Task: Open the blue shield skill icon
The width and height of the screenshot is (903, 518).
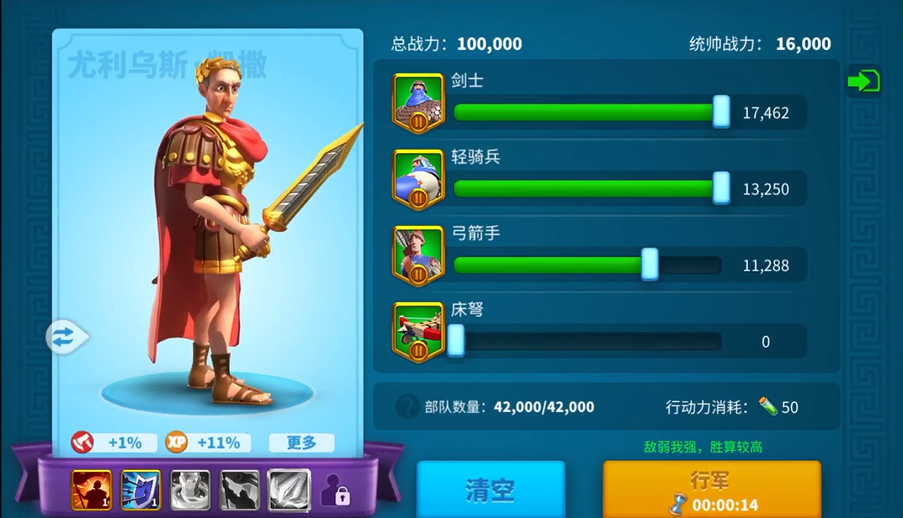Action: tap(141, 490)
